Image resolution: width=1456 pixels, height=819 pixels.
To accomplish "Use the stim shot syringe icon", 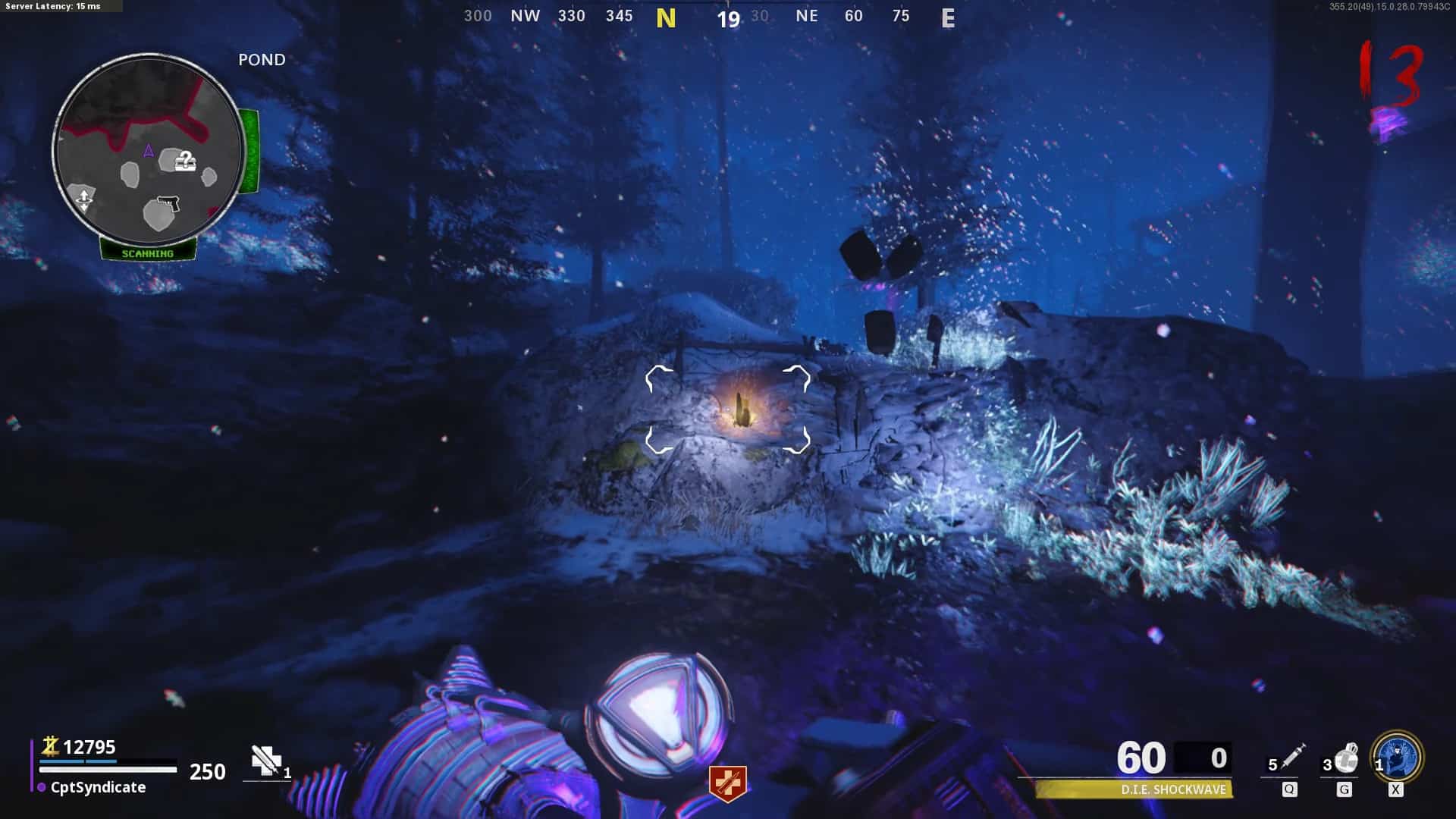I will [1292, 757].
